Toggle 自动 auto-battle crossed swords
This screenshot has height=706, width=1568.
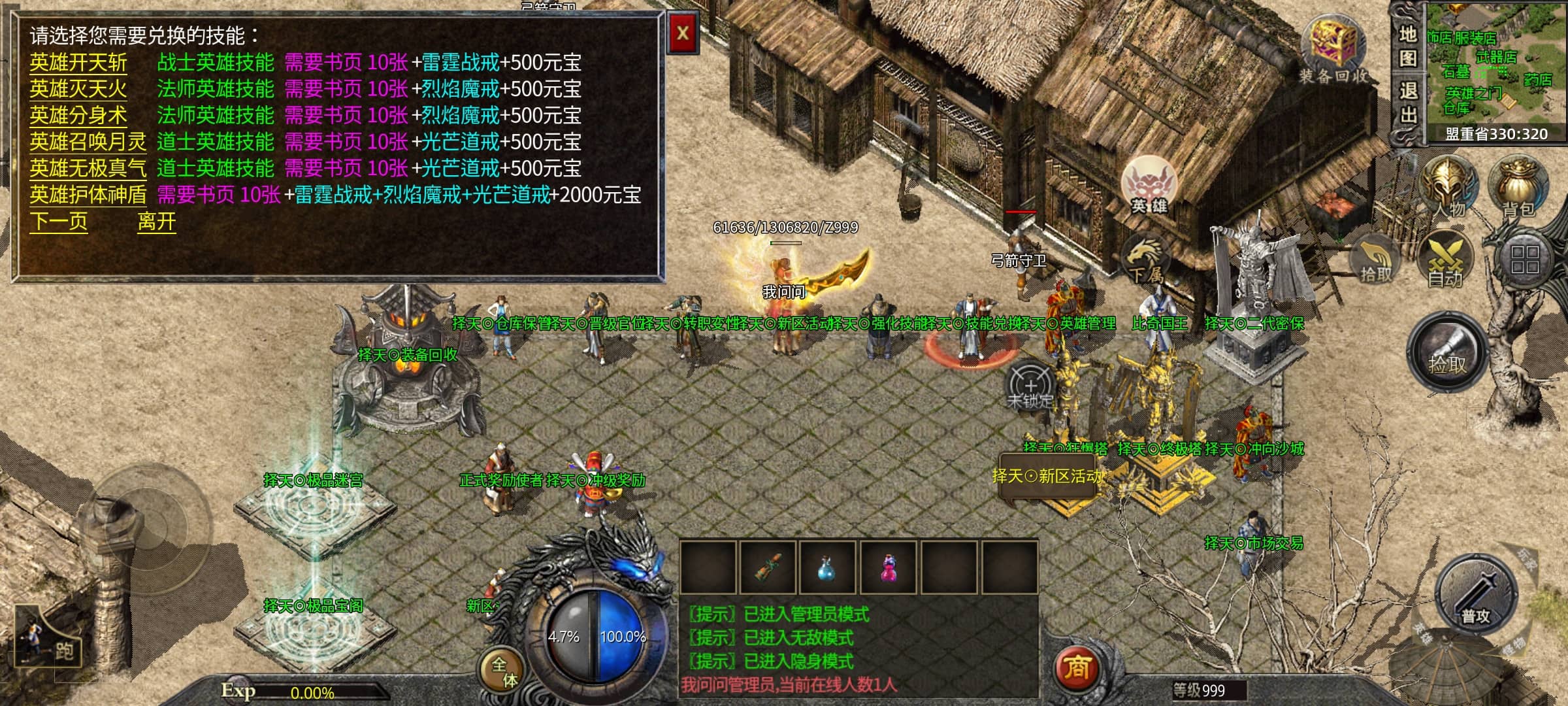pos(1445,260)
